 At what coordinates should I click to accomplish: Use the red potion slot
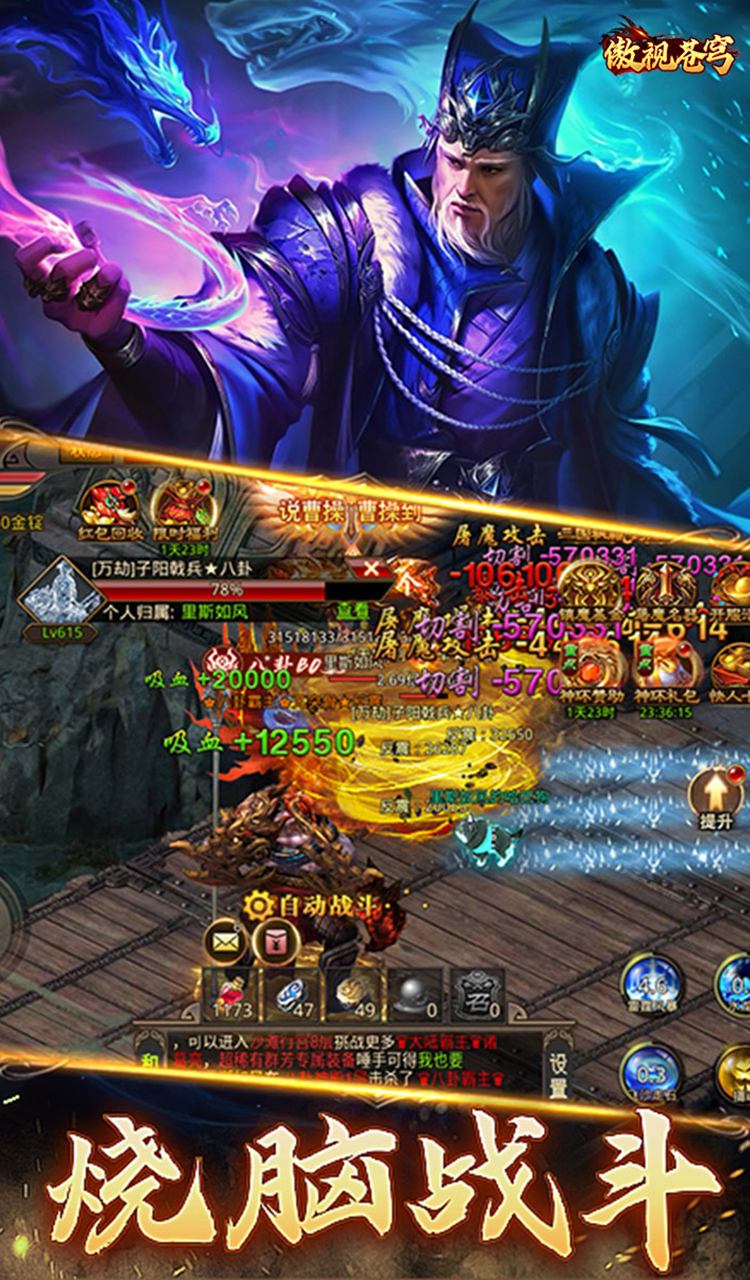tap(229, 993)
